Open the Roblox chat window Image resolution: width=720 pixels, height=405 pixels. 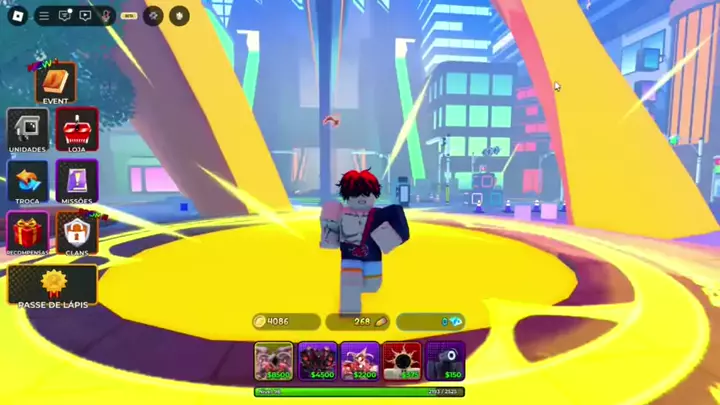tap(65, 16)
